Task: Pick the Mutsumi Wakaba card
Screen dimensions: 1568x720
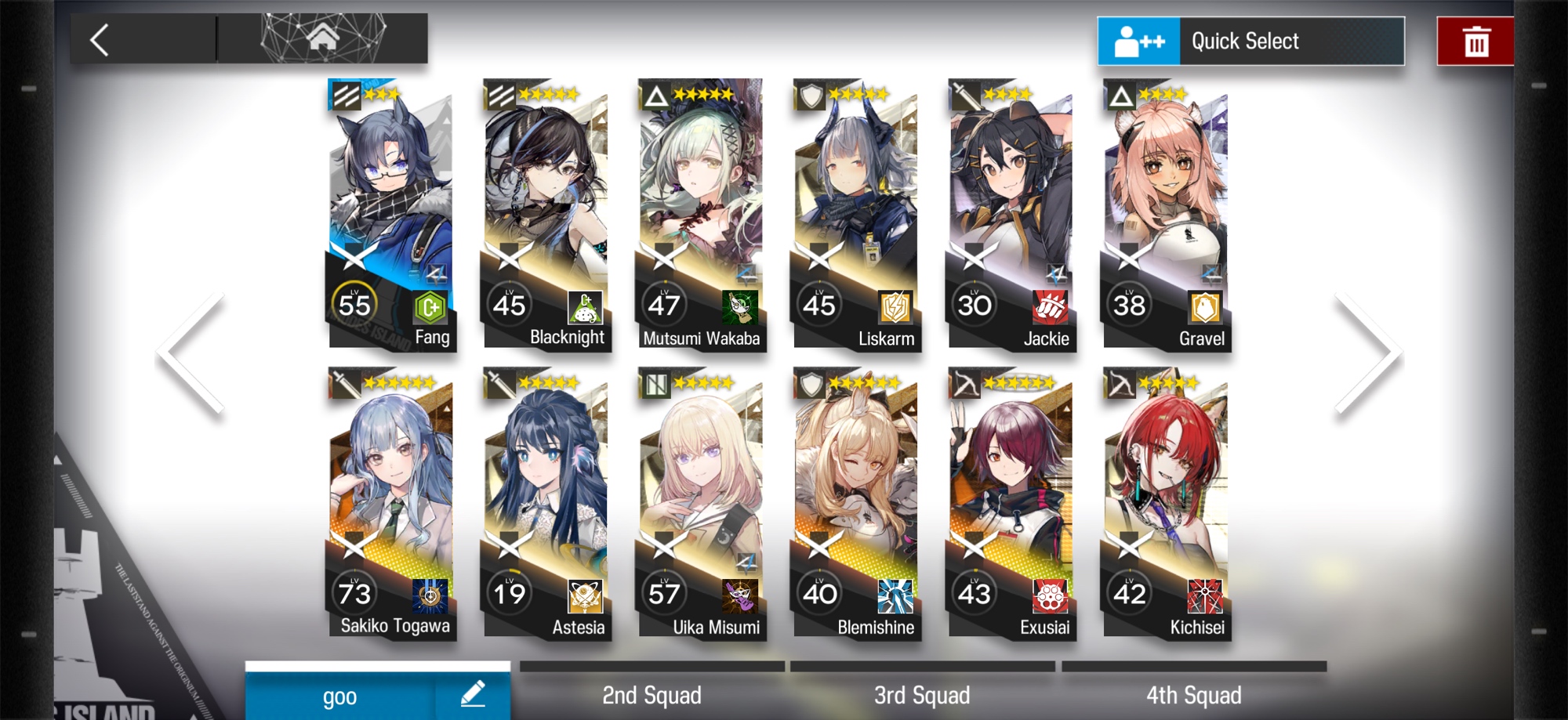Action: click(700, 212)
